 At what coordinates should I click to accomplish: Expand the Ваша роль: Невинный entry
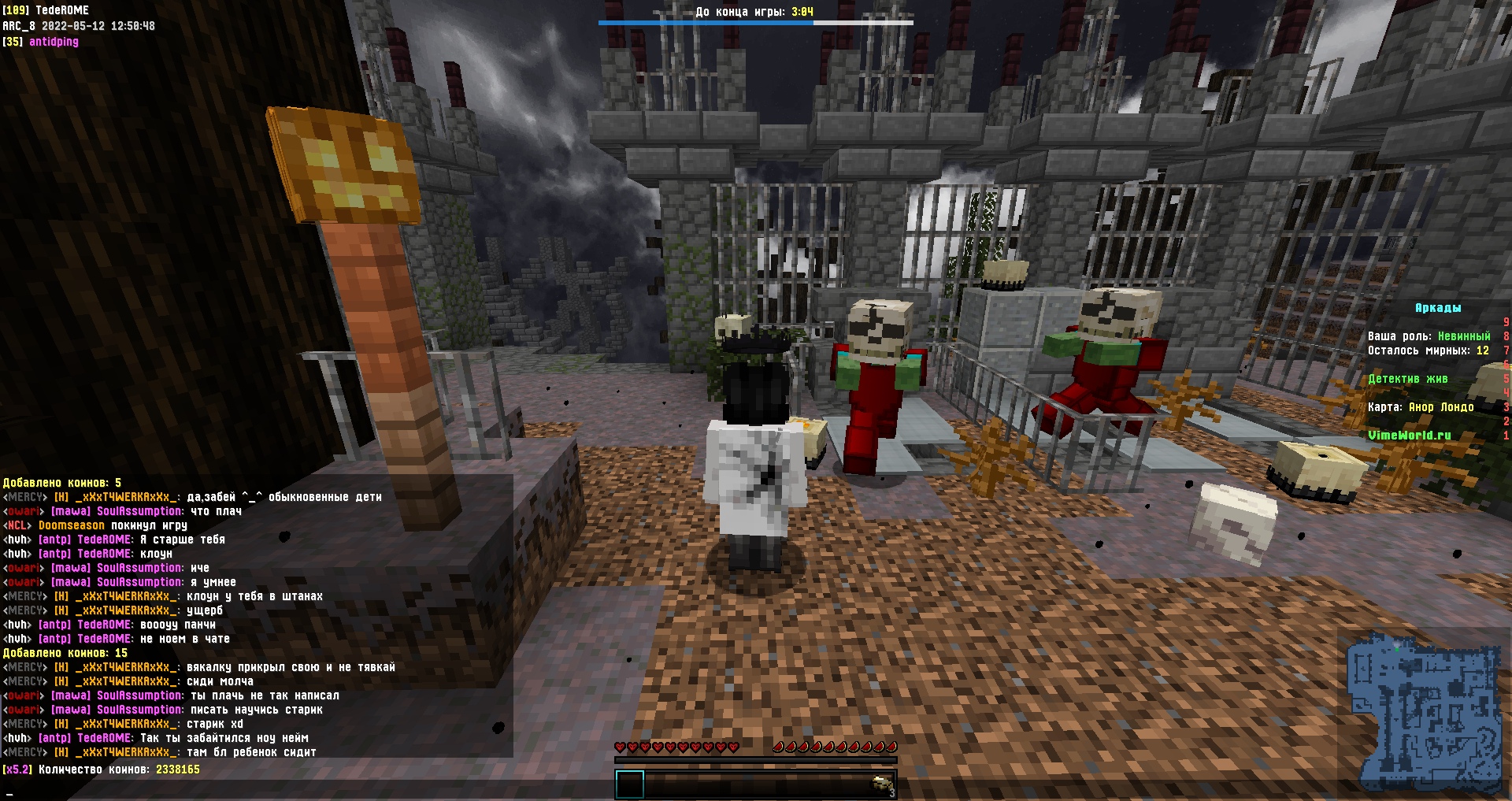(1430, 336)
